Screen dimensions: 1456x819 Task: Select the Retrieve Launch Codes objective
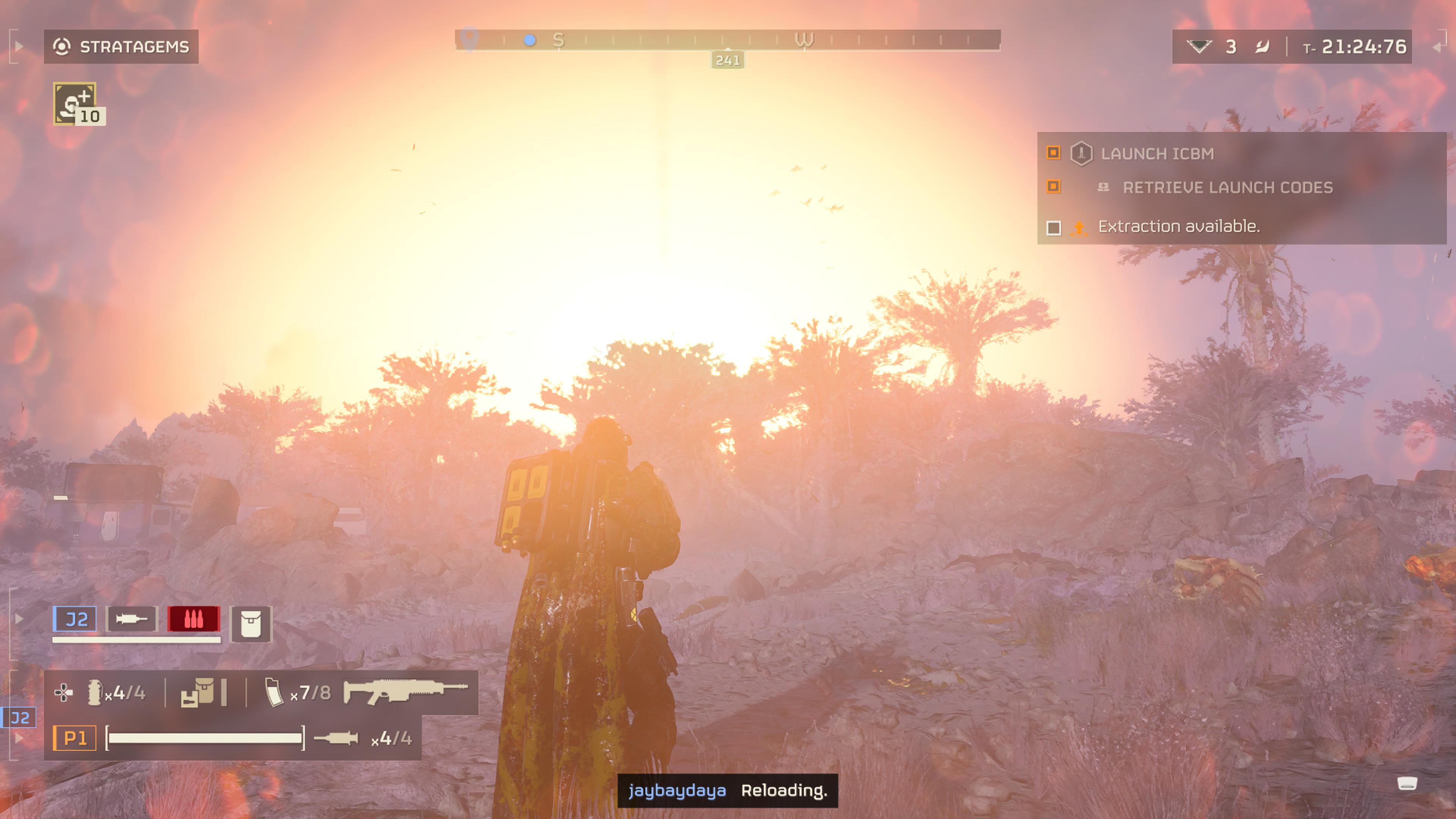1227,188
